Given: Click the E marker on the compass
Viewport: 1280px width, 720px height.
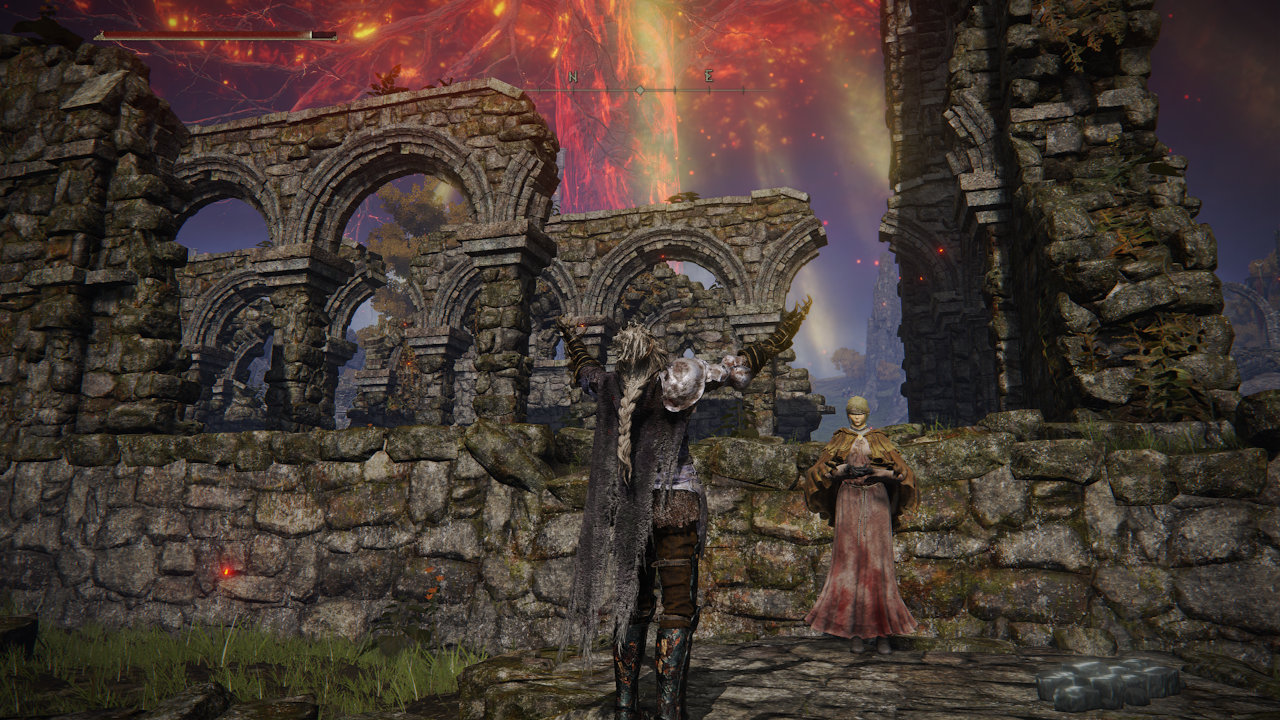Looking at the screenshot, I should click(709, 77).
